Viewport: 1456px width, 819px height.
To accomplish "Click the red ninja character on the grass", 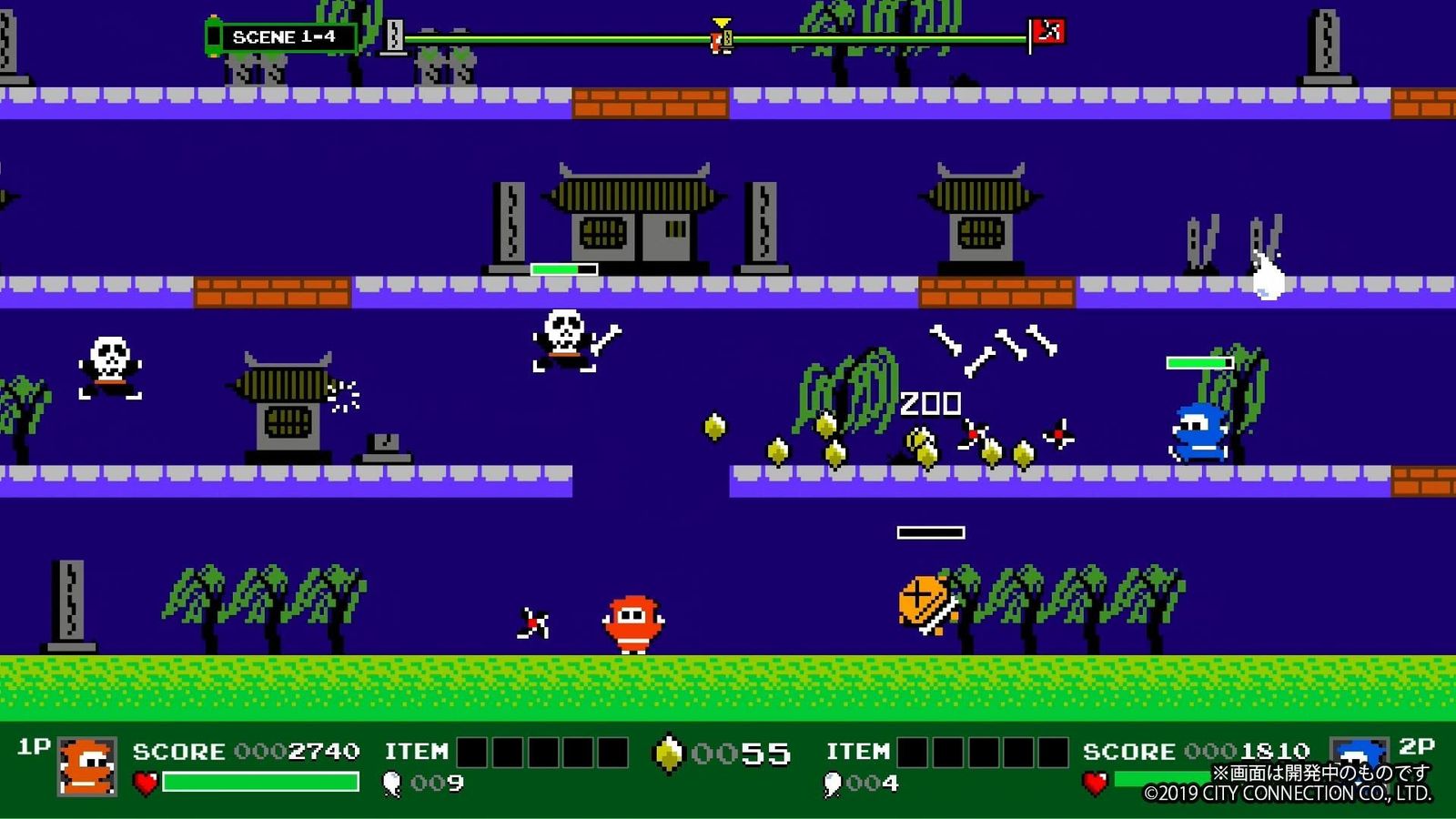I will click(634, 623).
